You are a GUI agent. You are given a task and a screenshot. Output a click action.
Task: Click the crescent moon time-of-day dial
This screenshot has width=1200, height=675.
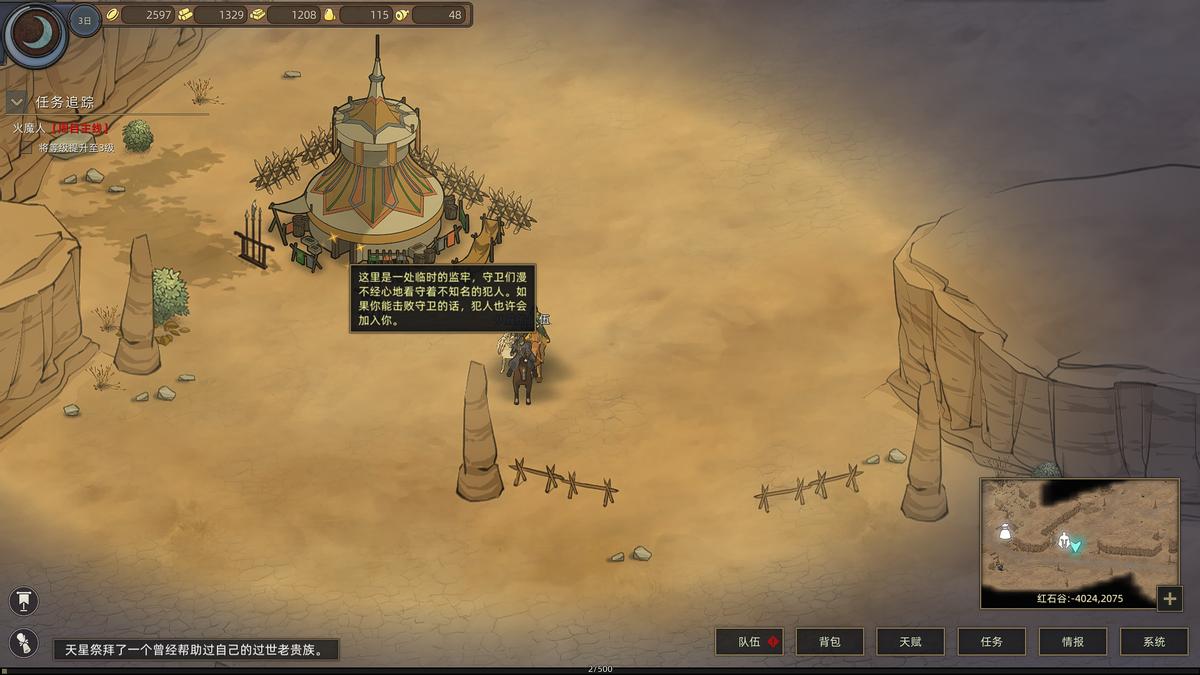tap(34, 33)
